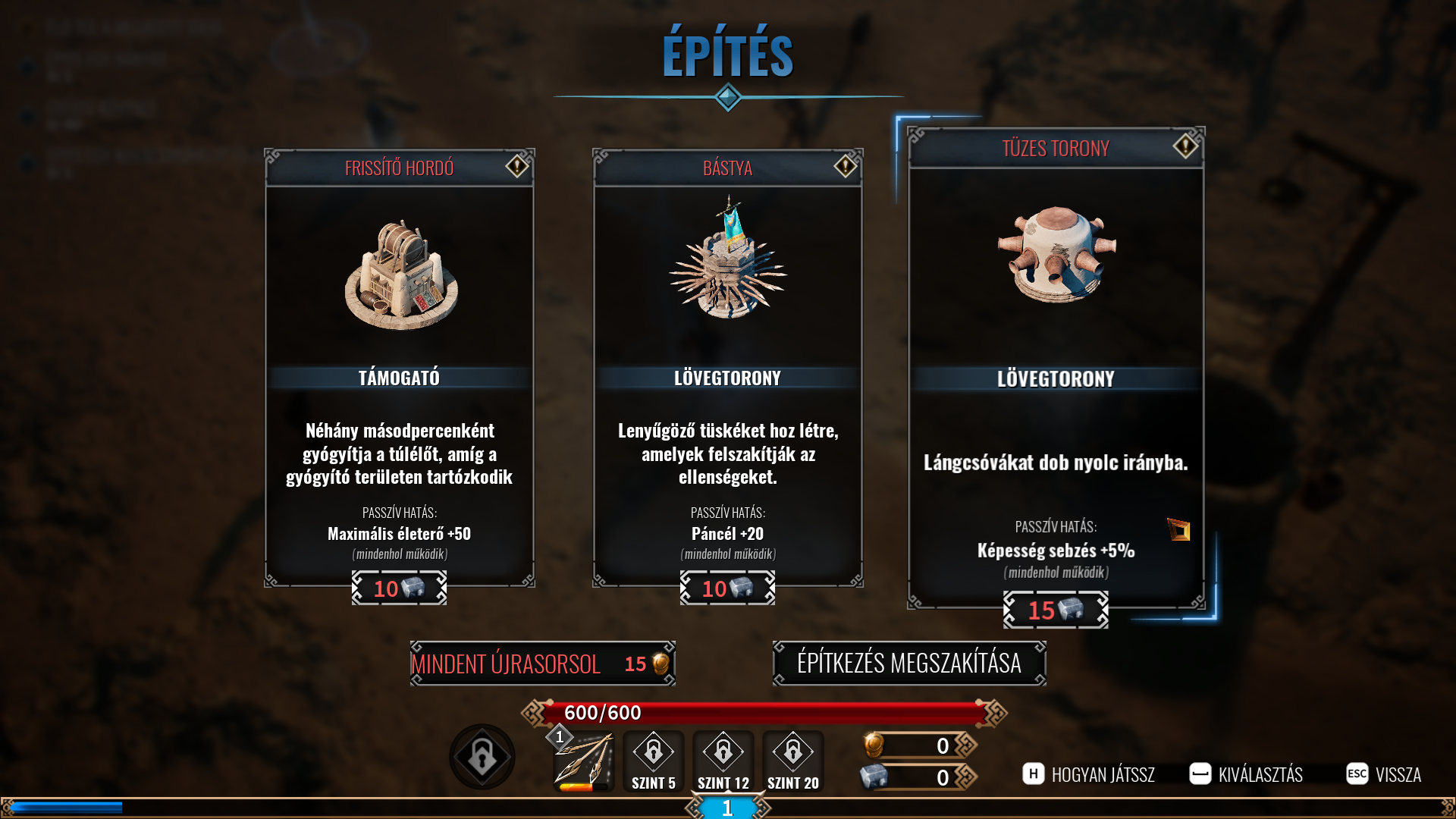This screenshot has width=1456, height=819.
Task: Click the locked Szint 20 ability slot
Action: (x=793, y=761)
